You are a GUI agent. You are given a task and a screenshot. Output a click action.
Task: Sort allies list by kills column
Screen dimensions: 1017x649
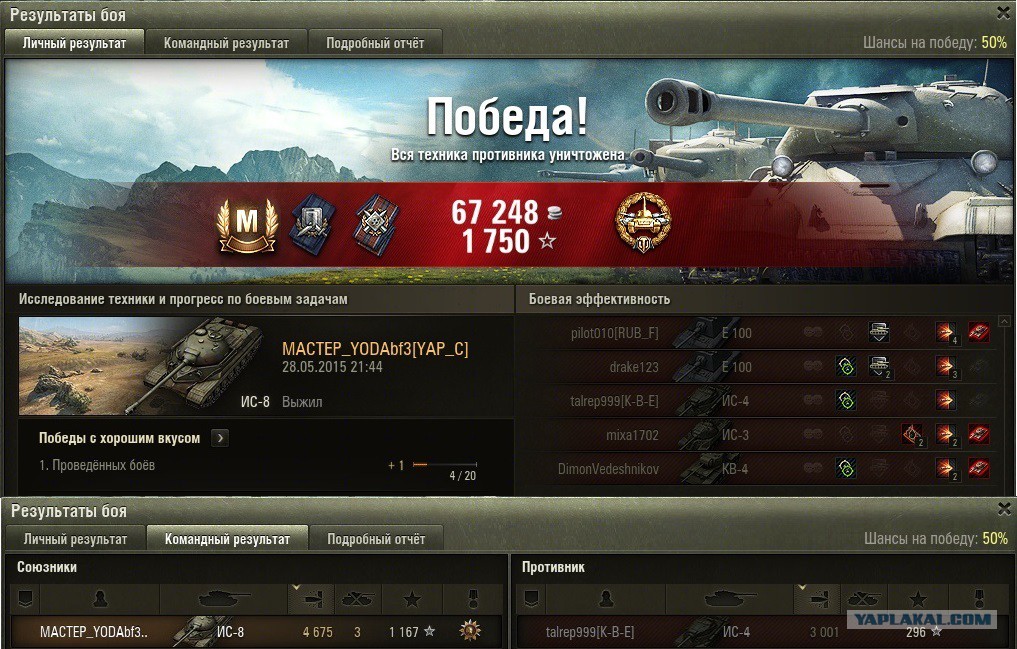[357, 598]
